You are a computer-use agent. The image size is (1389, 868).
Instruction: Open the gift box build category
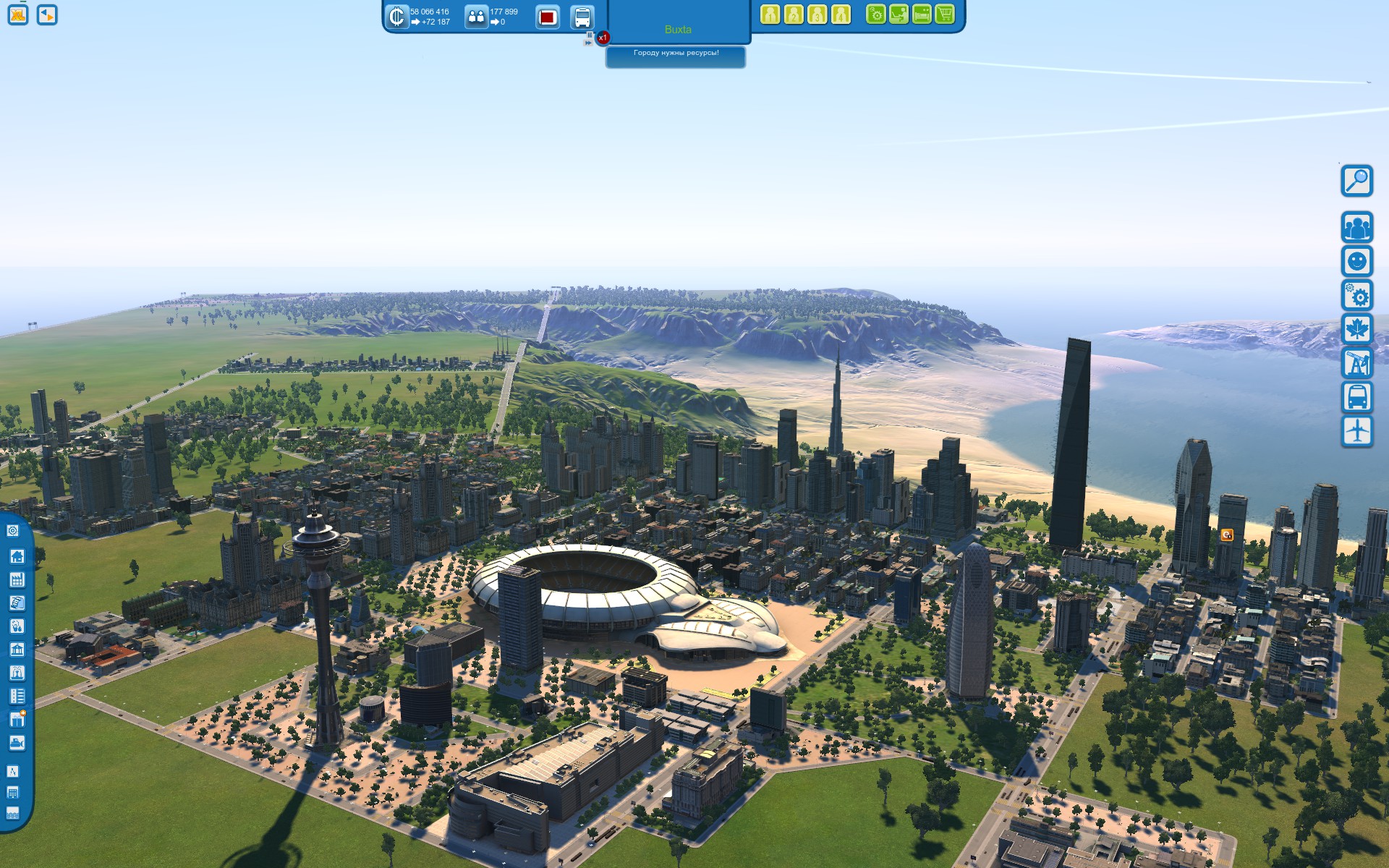click(x=17, y=719)
